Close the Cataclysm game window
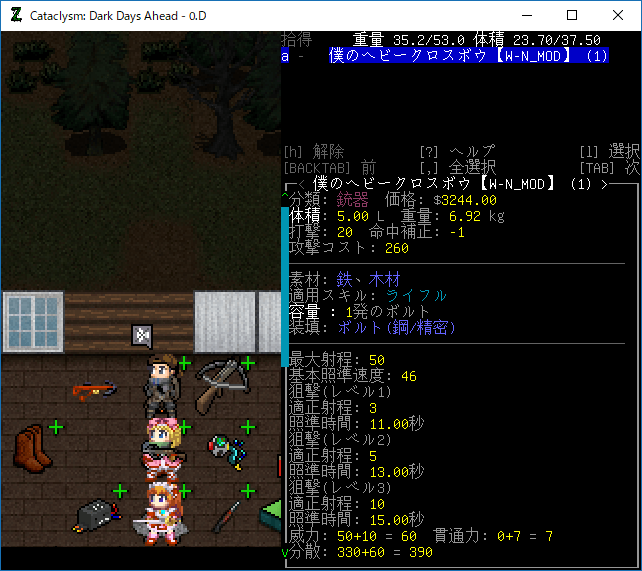The height and width of the screenshot is (571, 642). click(x=618, y=15)
